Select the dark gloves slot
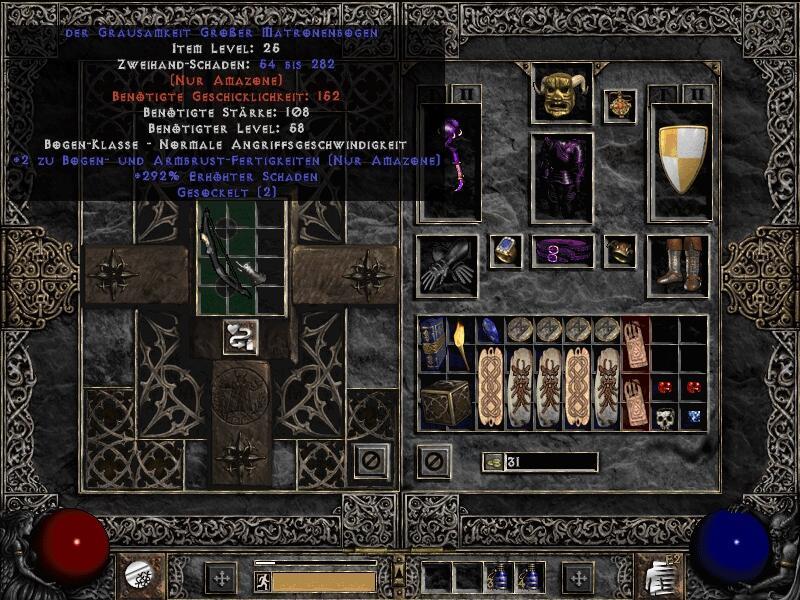Screen dimensions: 800x600 448,266
